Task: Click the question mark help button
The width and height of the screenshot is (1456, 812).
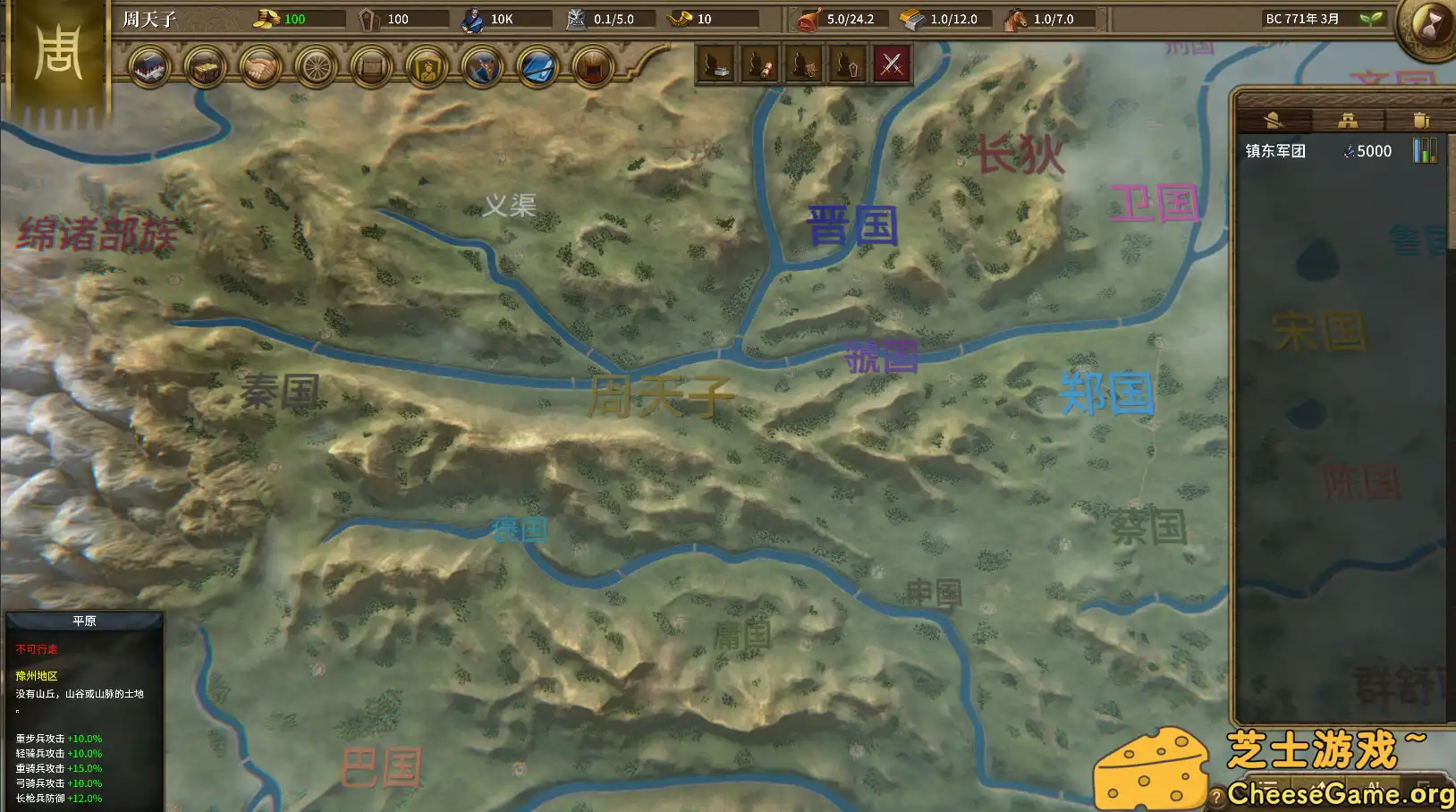Action: point(1216,796)
